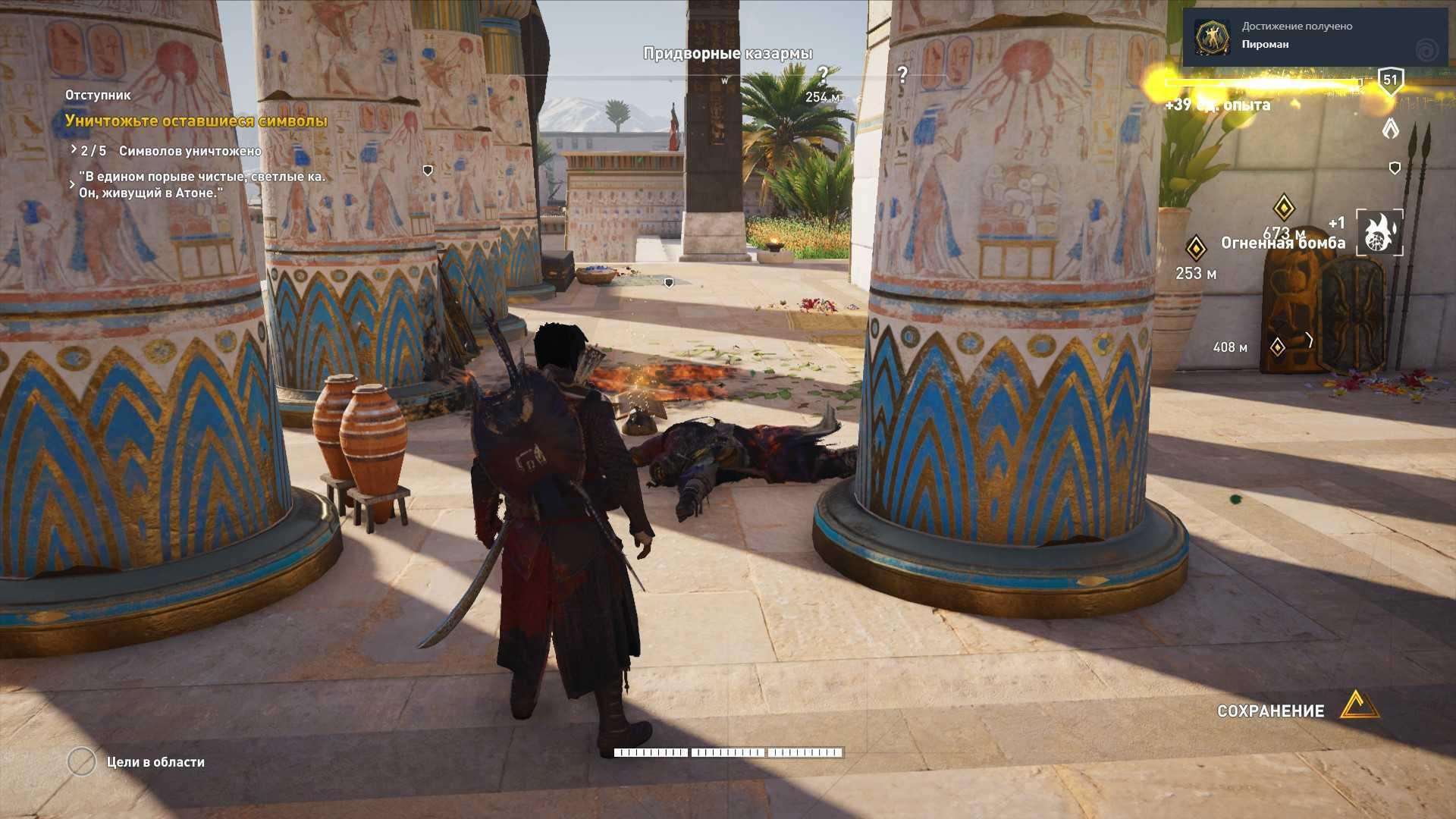This screenshot has width=1456, height=819.
Task: Click the level 51 shield badge
Action: click(1390, 80)
